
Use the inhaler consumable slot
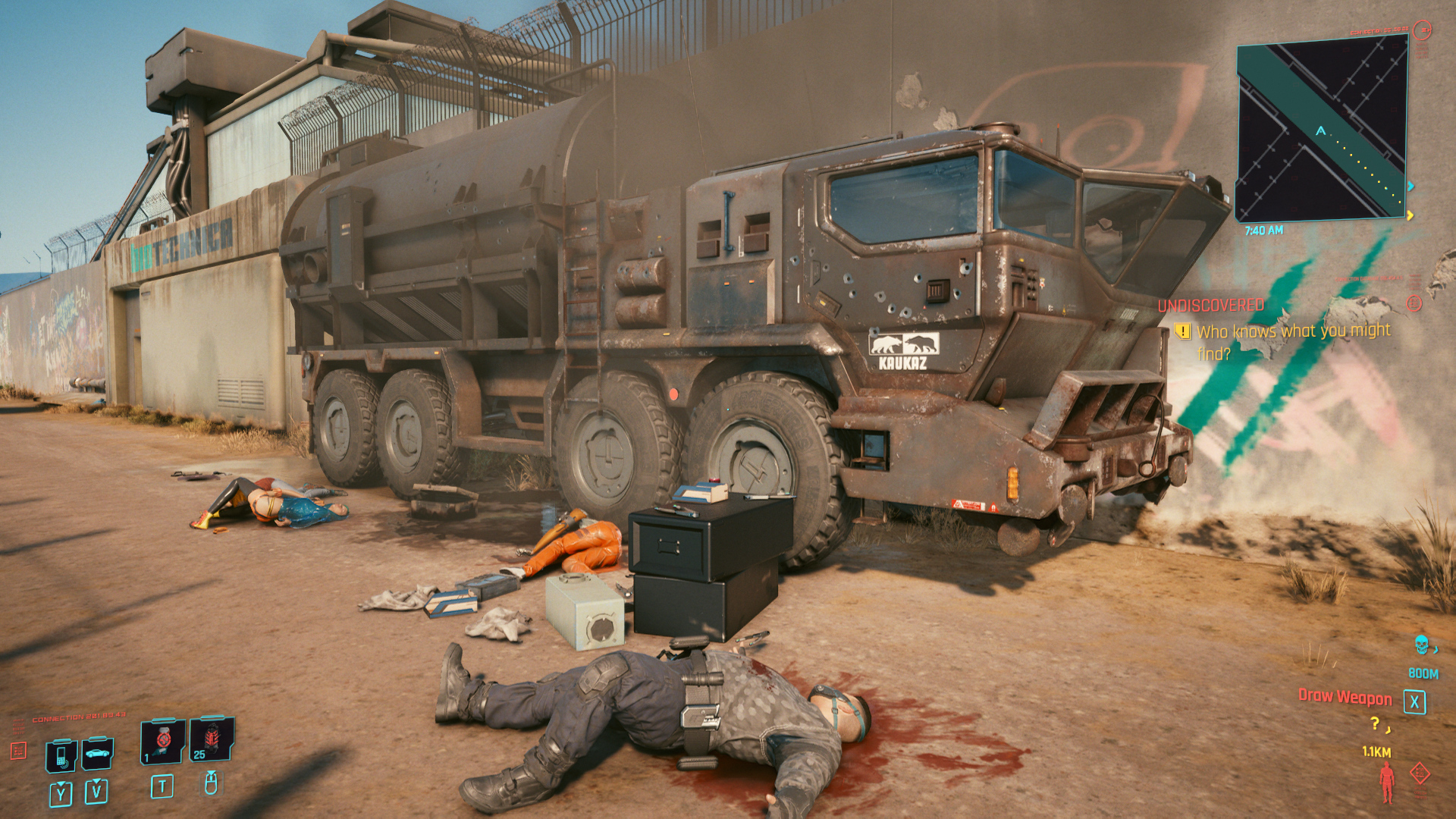pyautogui.click(x=162, y=741)
